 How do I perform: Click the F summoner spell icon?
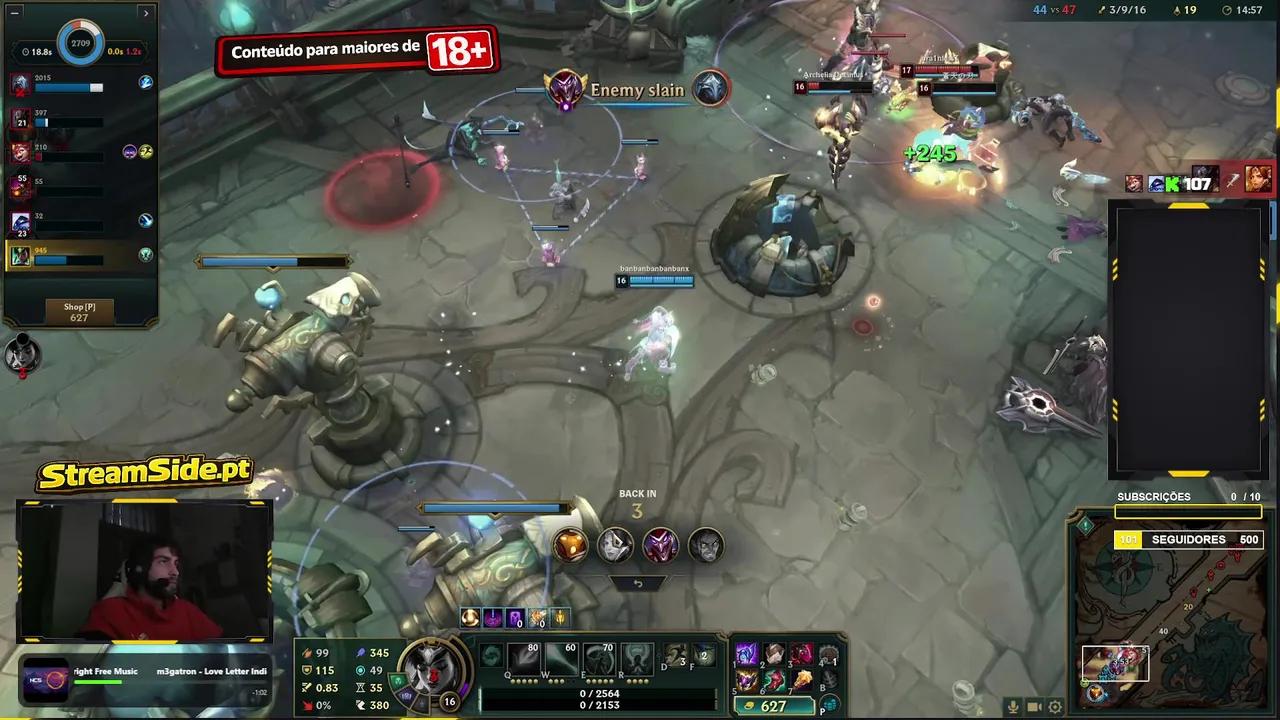pos(704,656)
